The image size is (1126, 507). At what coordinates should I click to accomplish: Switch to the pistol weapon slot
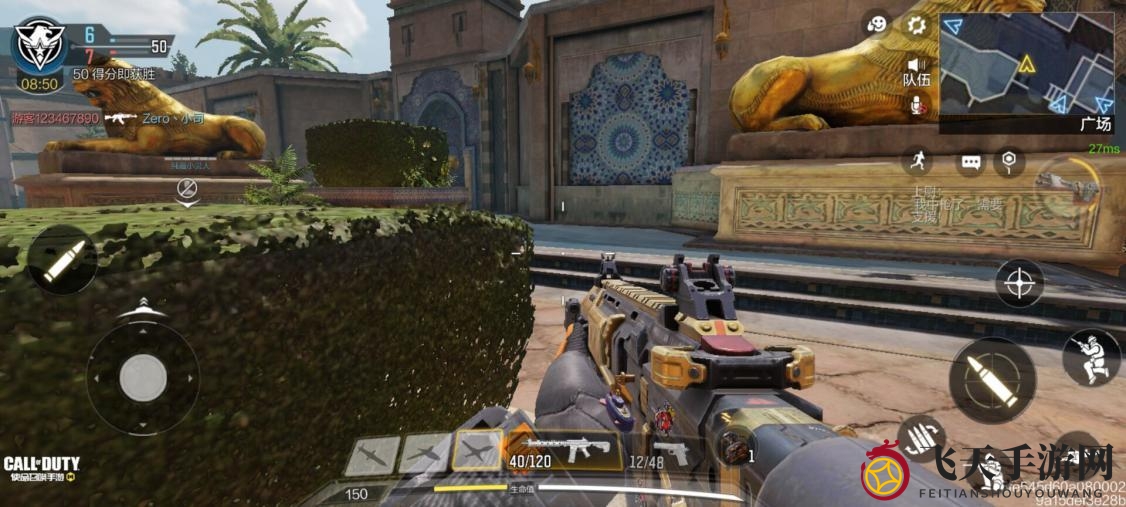pyautogui.click(x=672, y=451)
